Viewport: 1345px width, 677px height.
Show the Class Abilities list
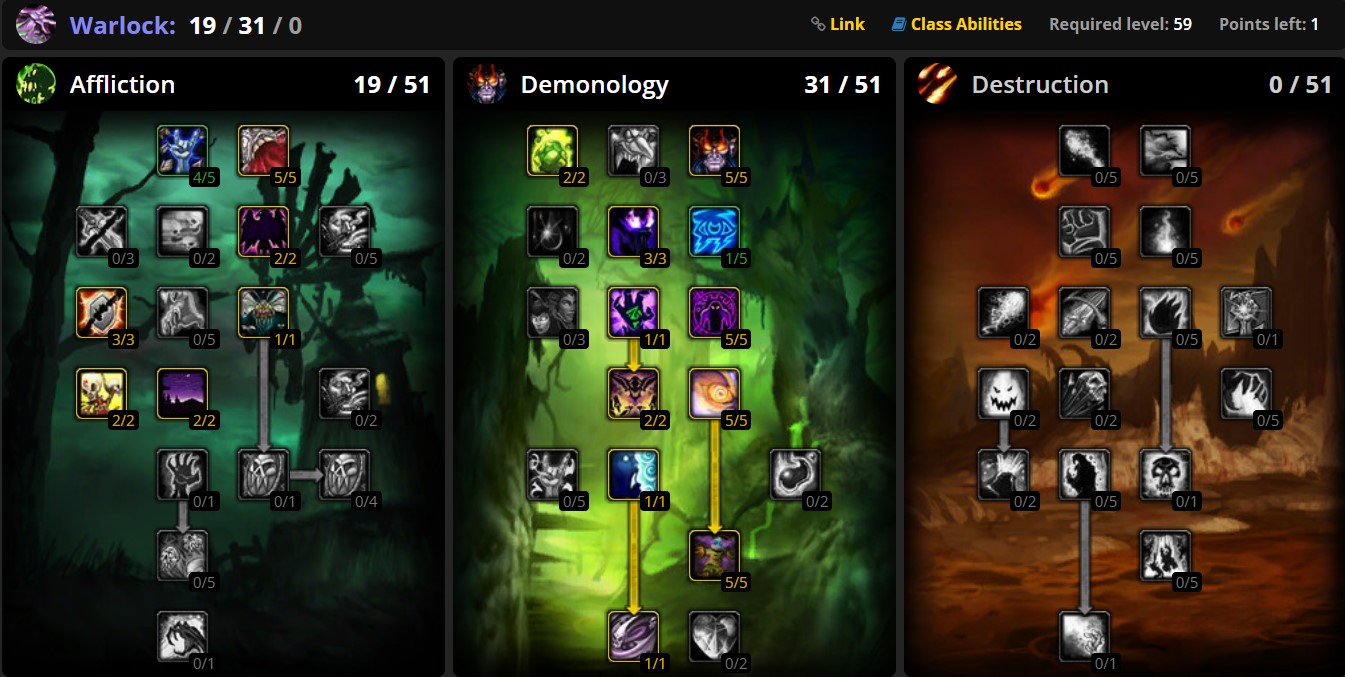point(957,24)
